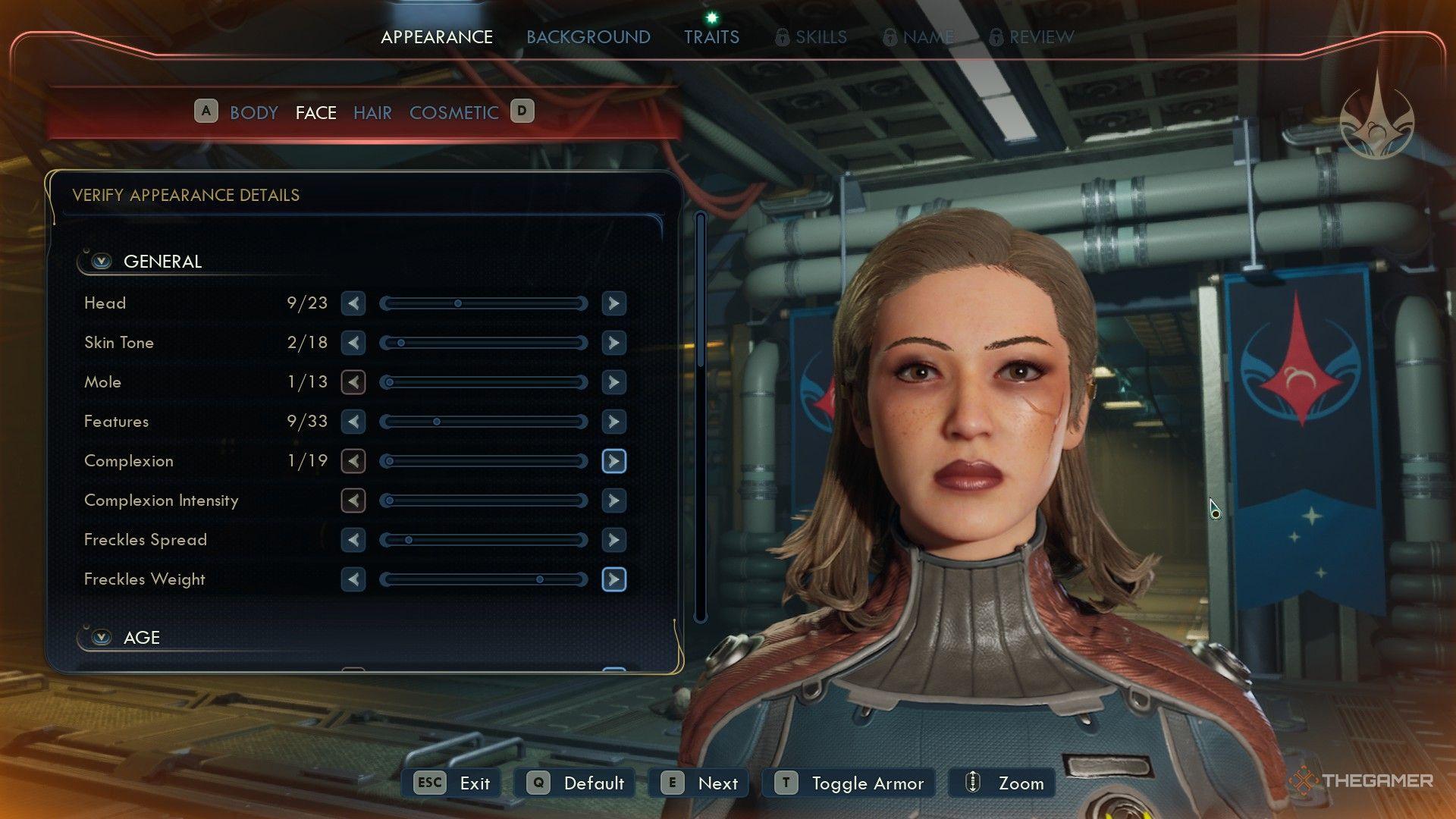Image resolution: width=1456 pixels, height=819 pixels.
Task: Increase Complexion using the right arrow
Action: 613,461
